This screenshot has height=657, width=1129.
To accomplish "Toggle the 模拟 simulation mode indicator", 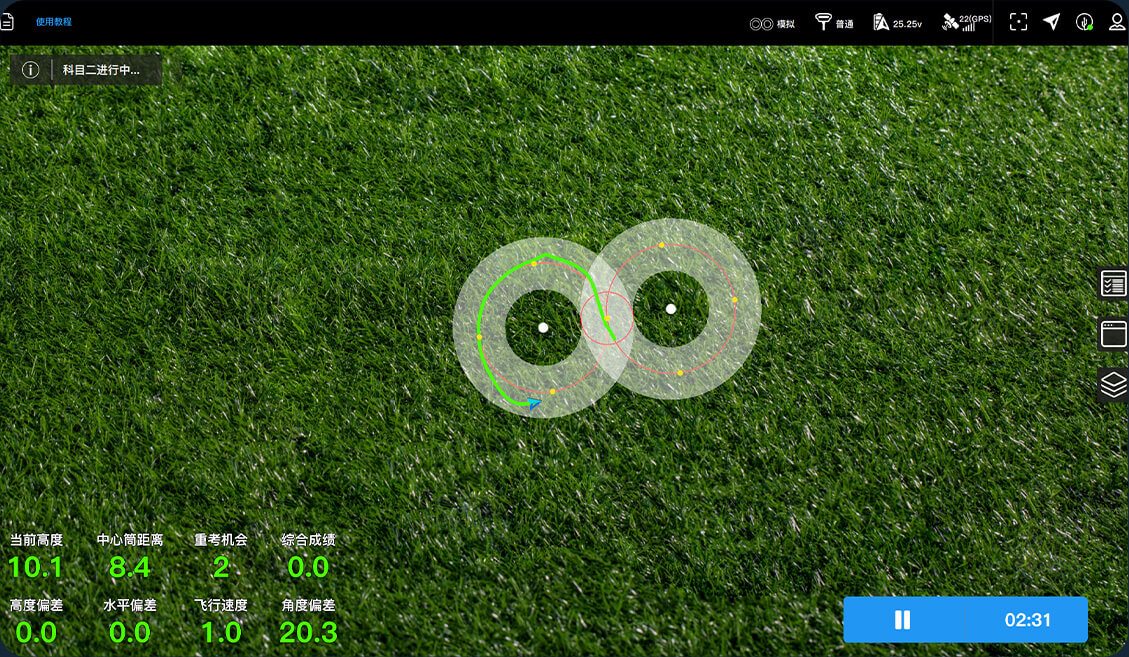I will click(x=772, y=23).
